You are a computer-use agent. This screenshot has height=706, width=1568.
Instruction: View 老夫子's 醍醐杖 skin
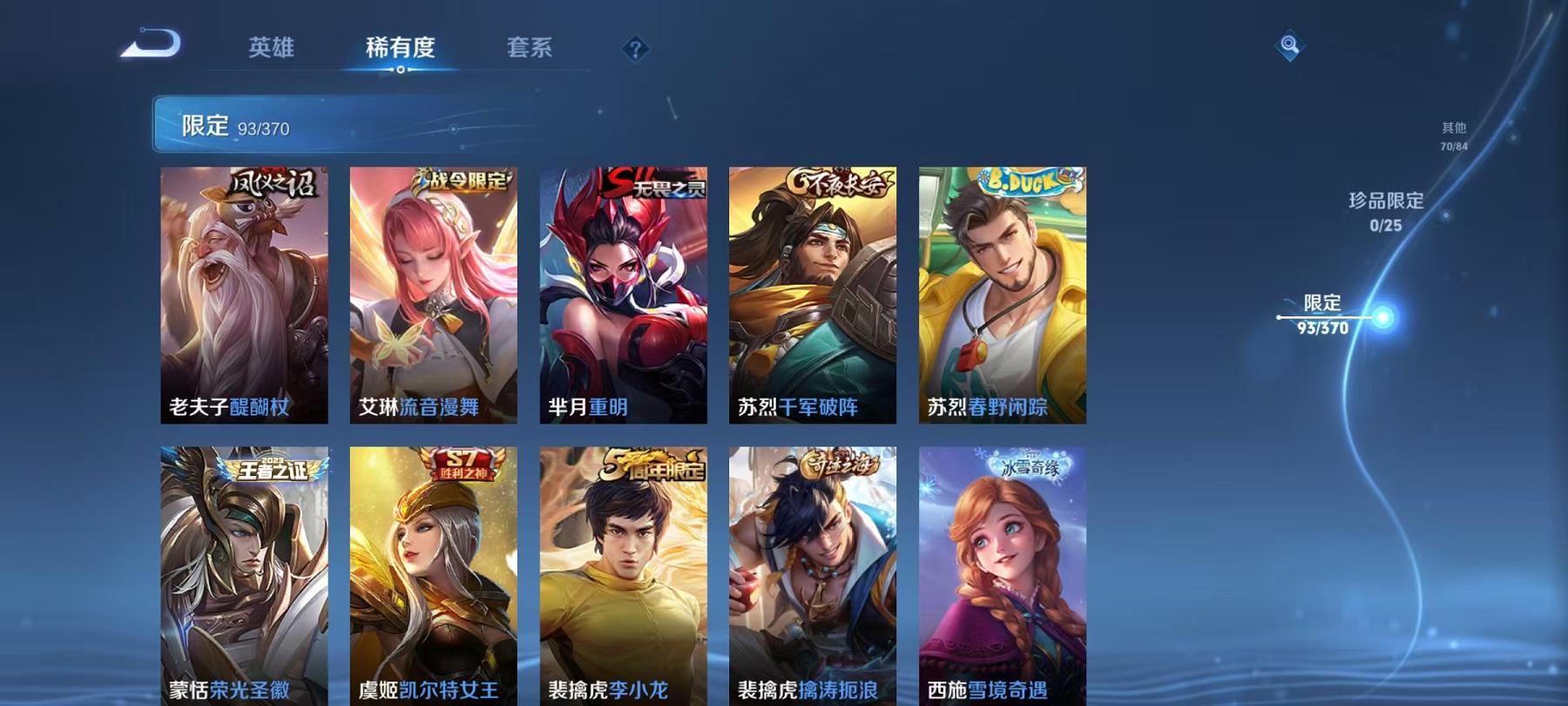pyautogui.click(x=245, y=296)
